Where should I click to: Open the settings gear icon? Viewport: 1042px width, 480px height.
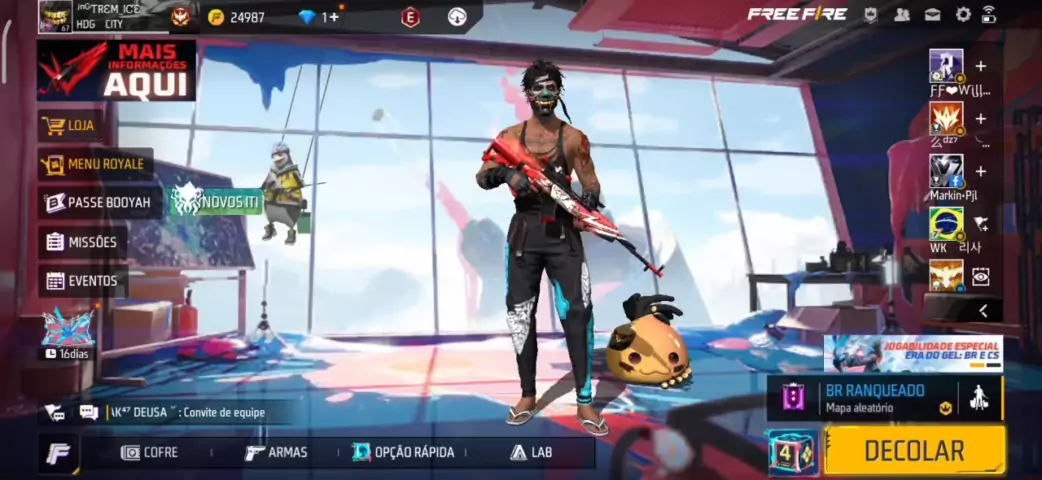[963, 14]
